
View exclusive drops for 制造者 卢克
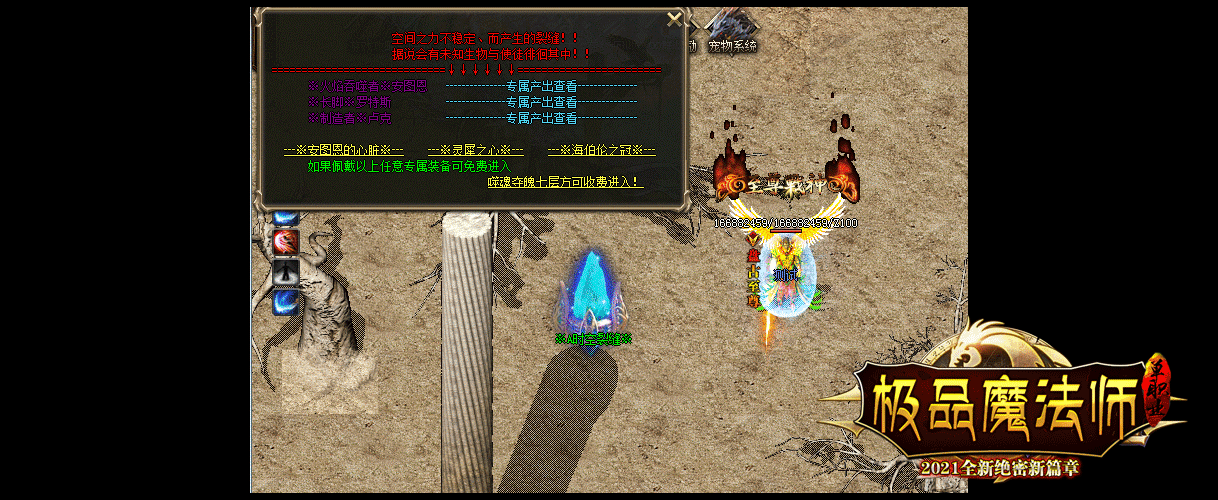point(541,119)
